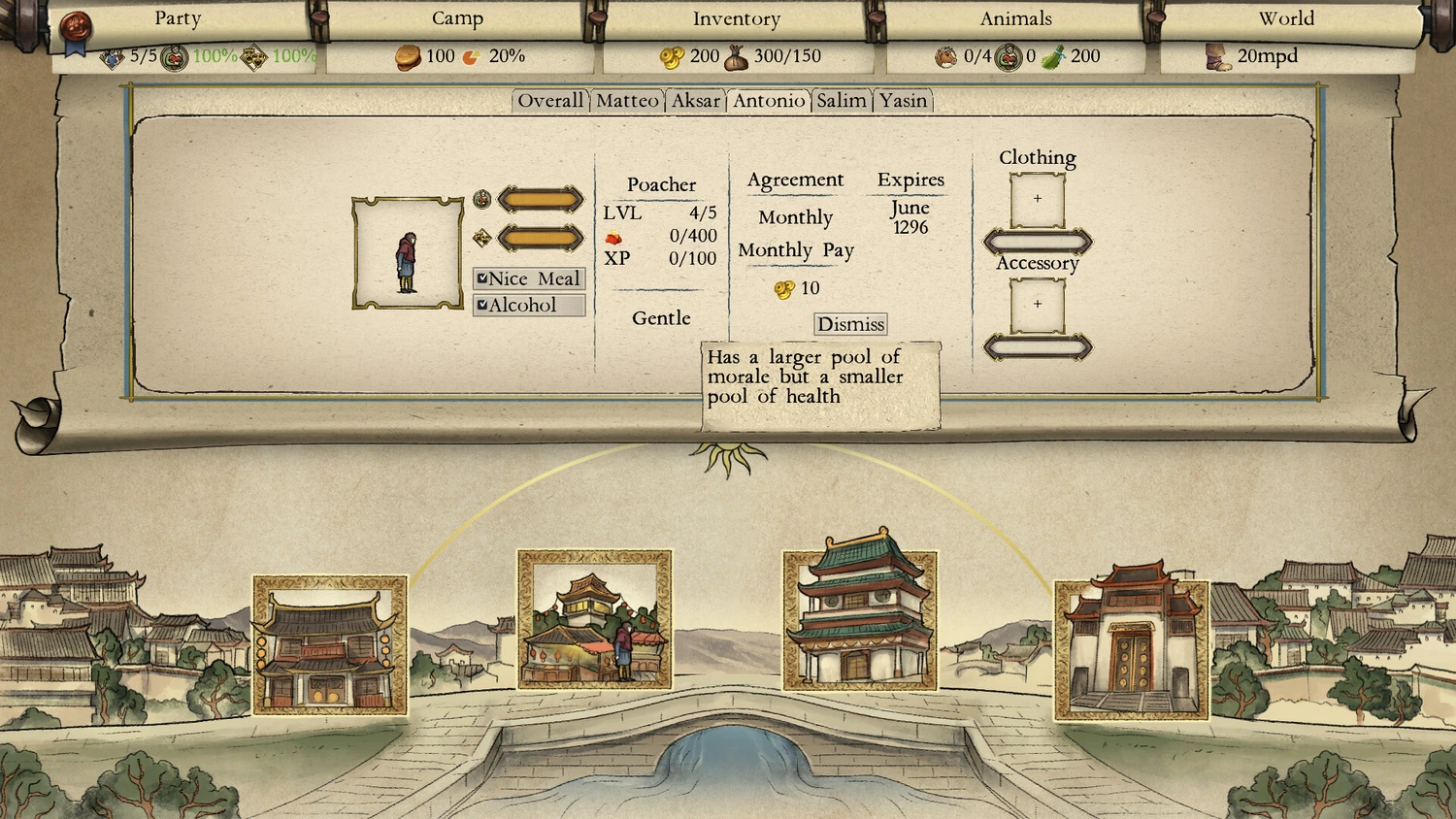This screenshot has width=1456, height=819.
Task: Open the Animals menu
Action: [1015, 18]
